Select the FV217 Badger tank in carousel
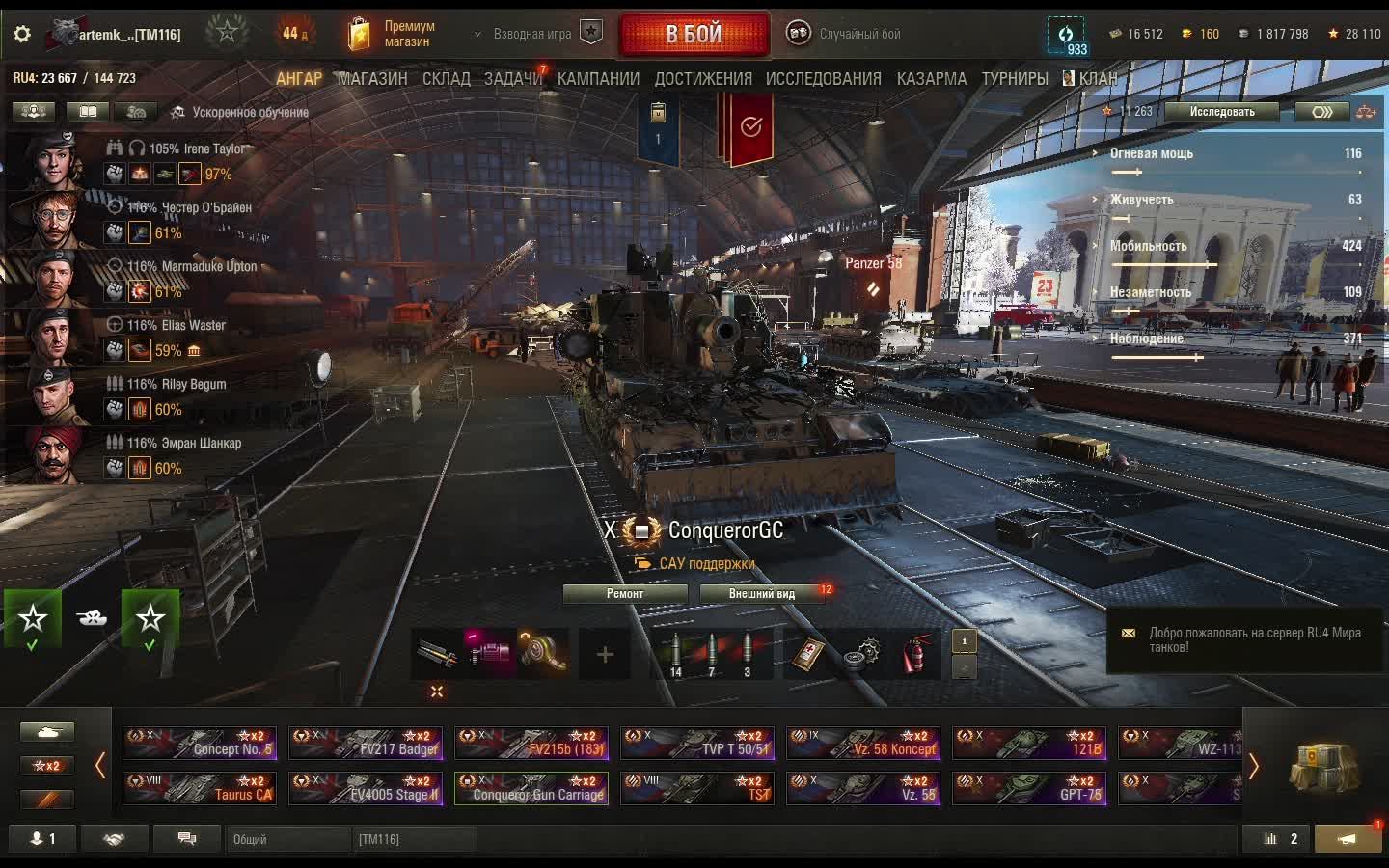The height and width of the screenshot is (868, 1389). pyautogui.click(x=366, y=743)
